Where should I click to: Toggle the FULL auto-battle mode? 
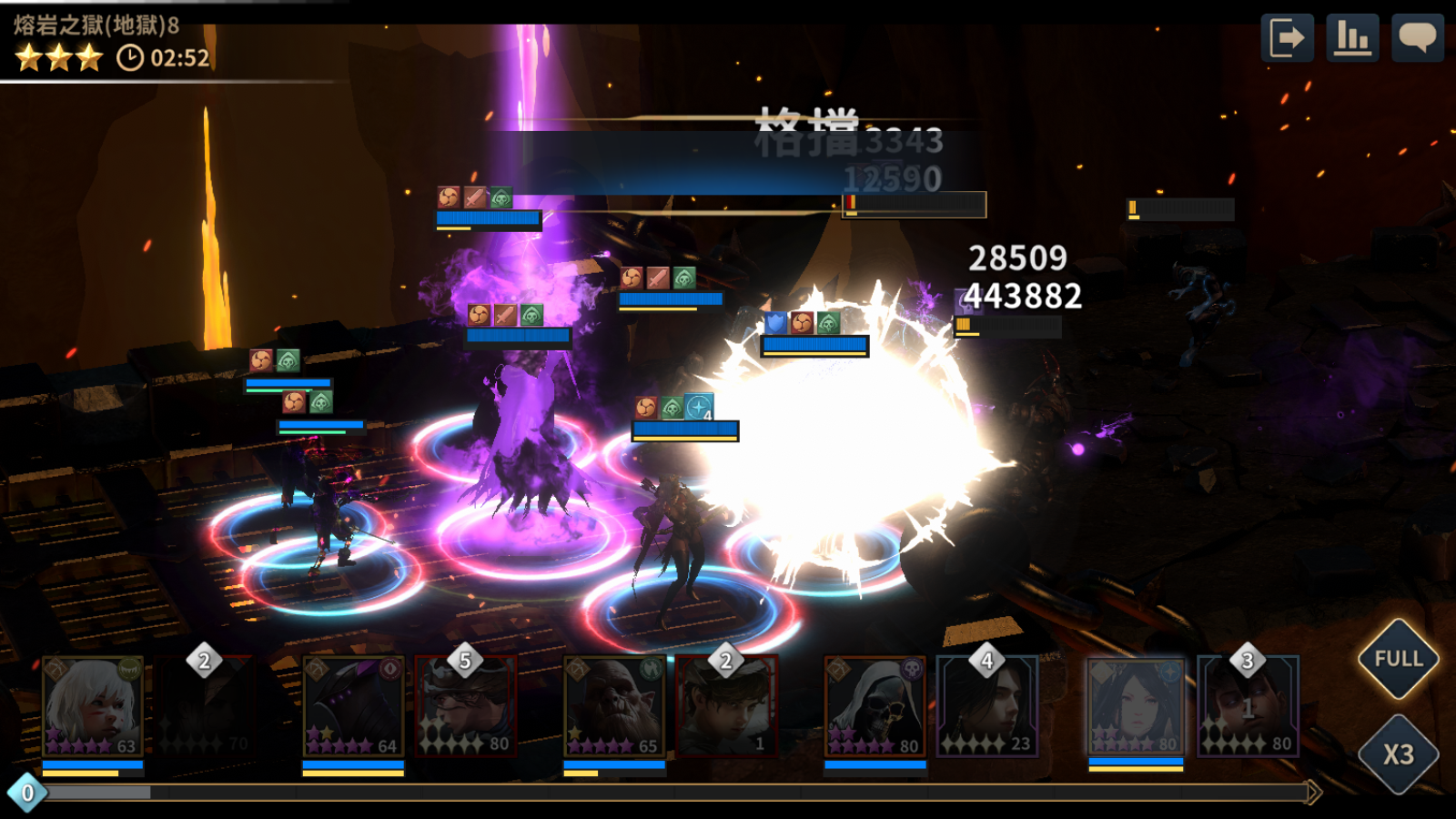(x=1398, y=659)
